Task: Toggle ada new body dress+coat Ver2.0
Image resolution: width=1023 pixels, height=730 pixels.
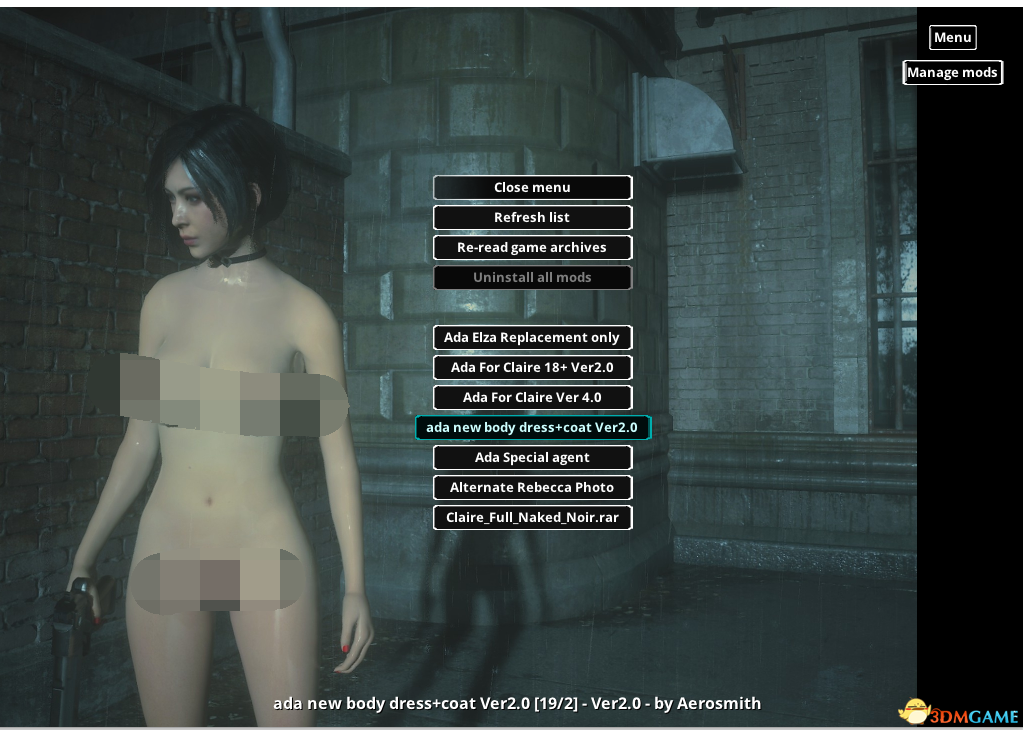Action: tap(532, 427)
